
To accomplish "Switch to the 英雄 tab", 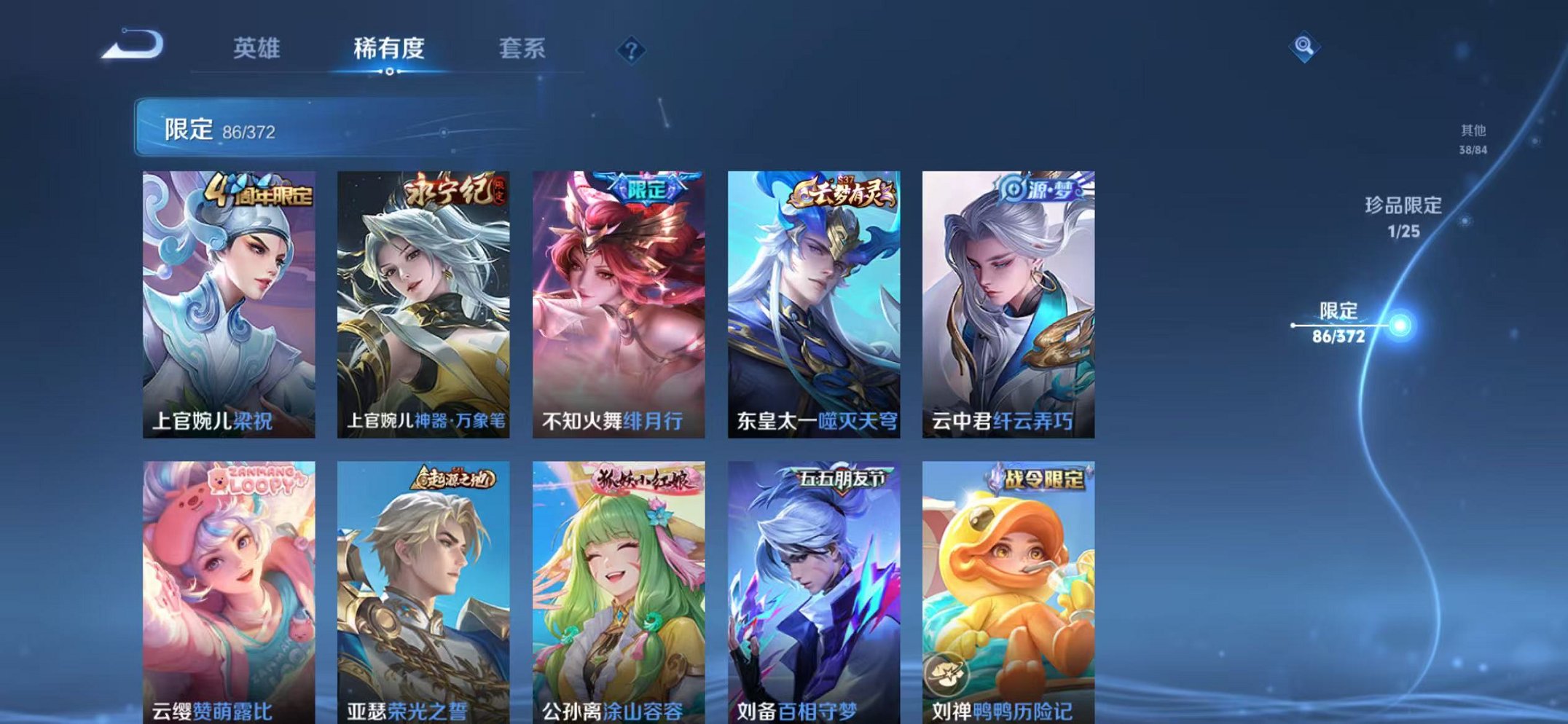I will pos(256,46).
